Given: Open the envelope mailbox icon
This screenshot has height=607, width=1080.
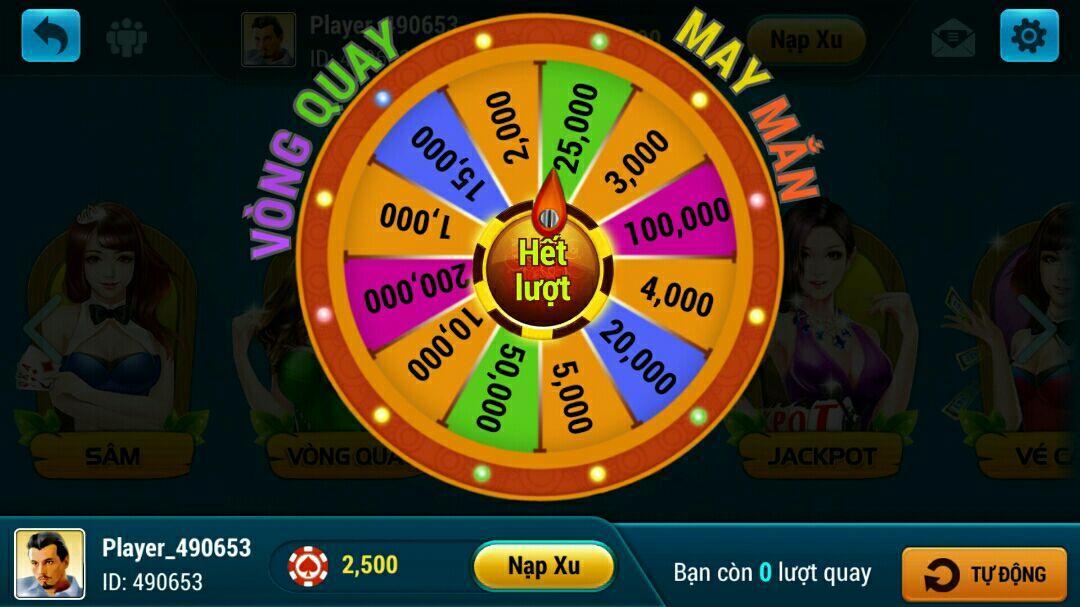Looking at the screenshot, I should [953, 39].
